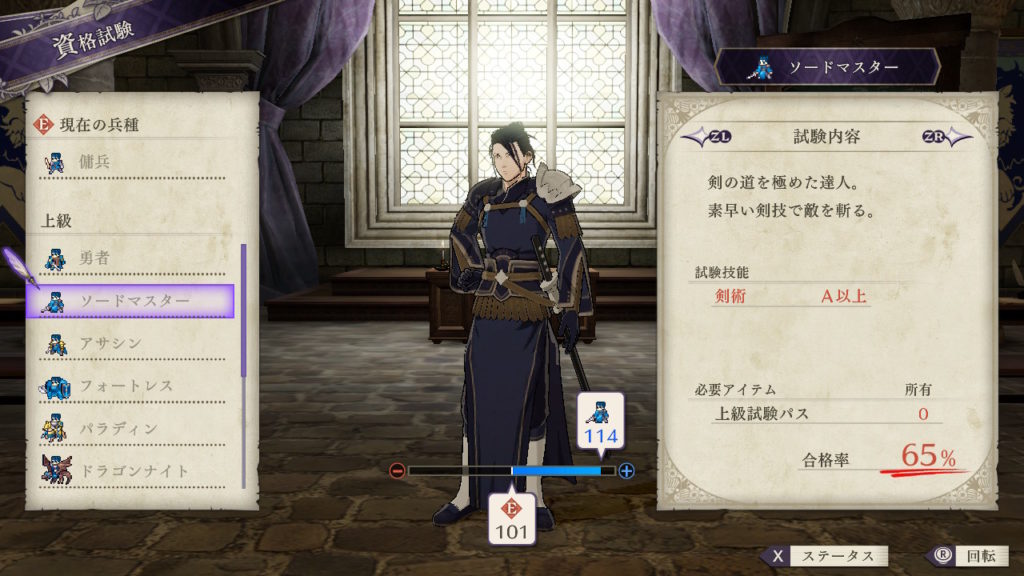Choose the highlighted ソードマスター class row

click(x=130, y=301)
